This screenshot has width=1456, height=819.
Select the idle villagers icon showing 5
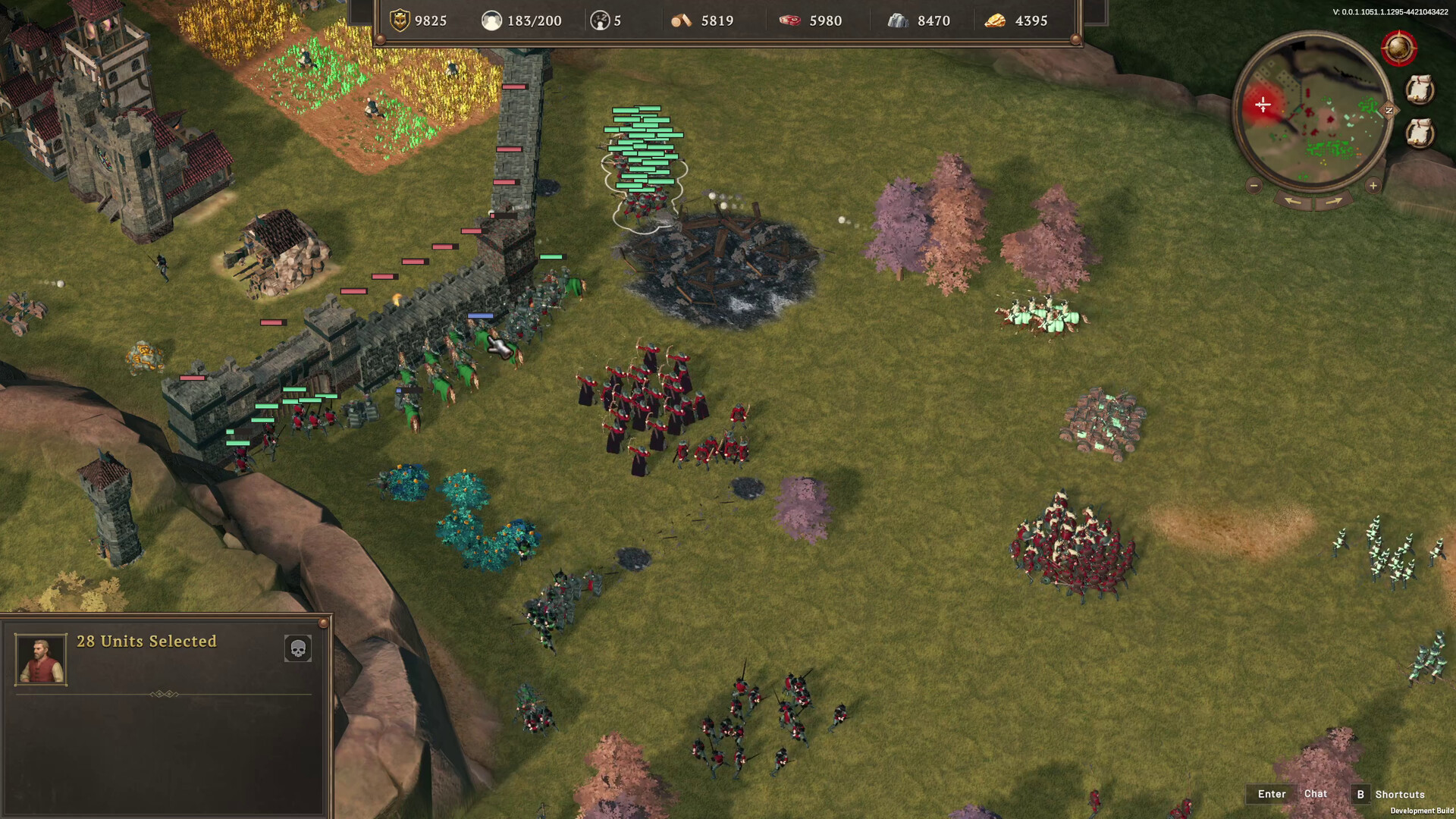(601, 20)
